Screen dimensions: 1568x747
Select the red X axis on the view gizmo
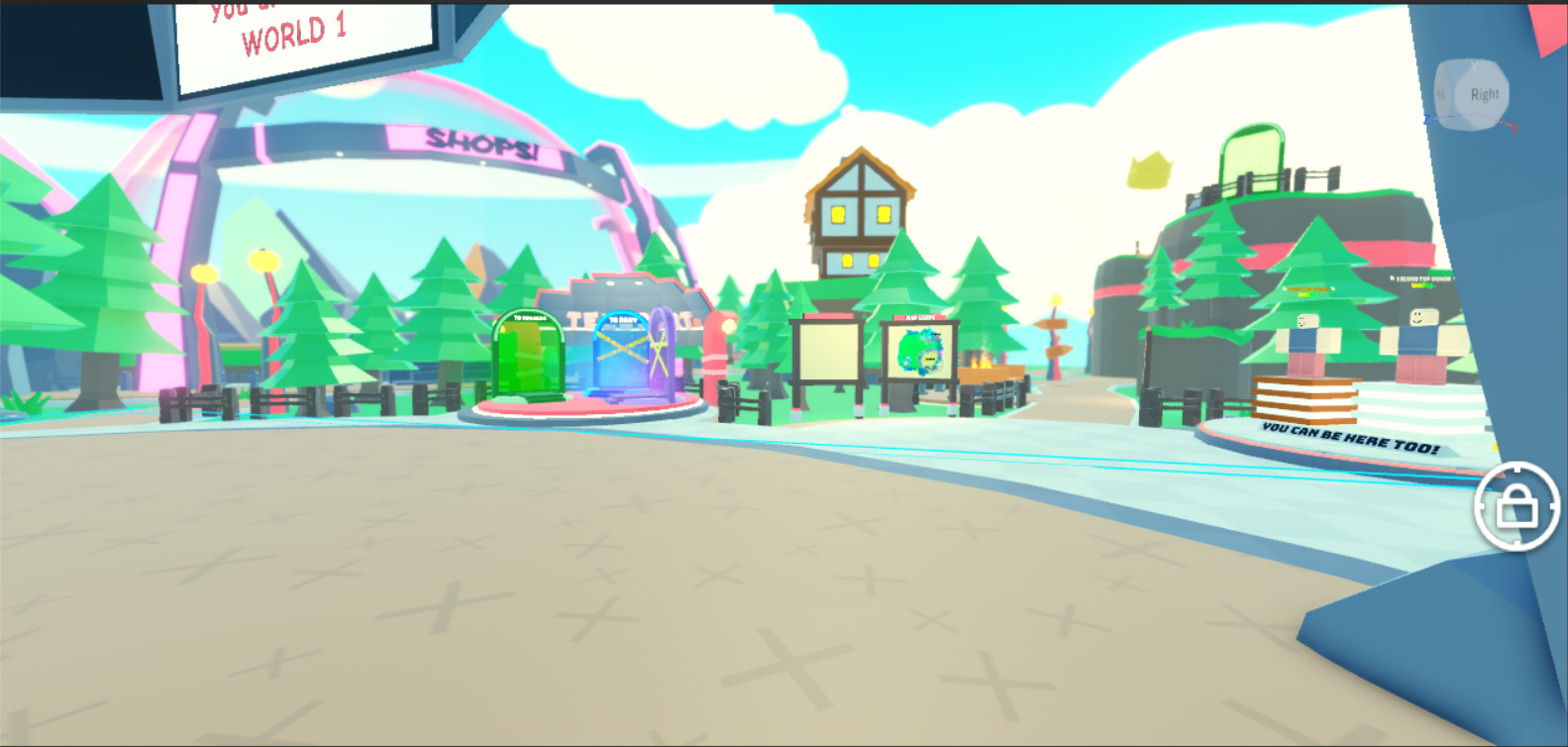click(x=1514, y=128)
